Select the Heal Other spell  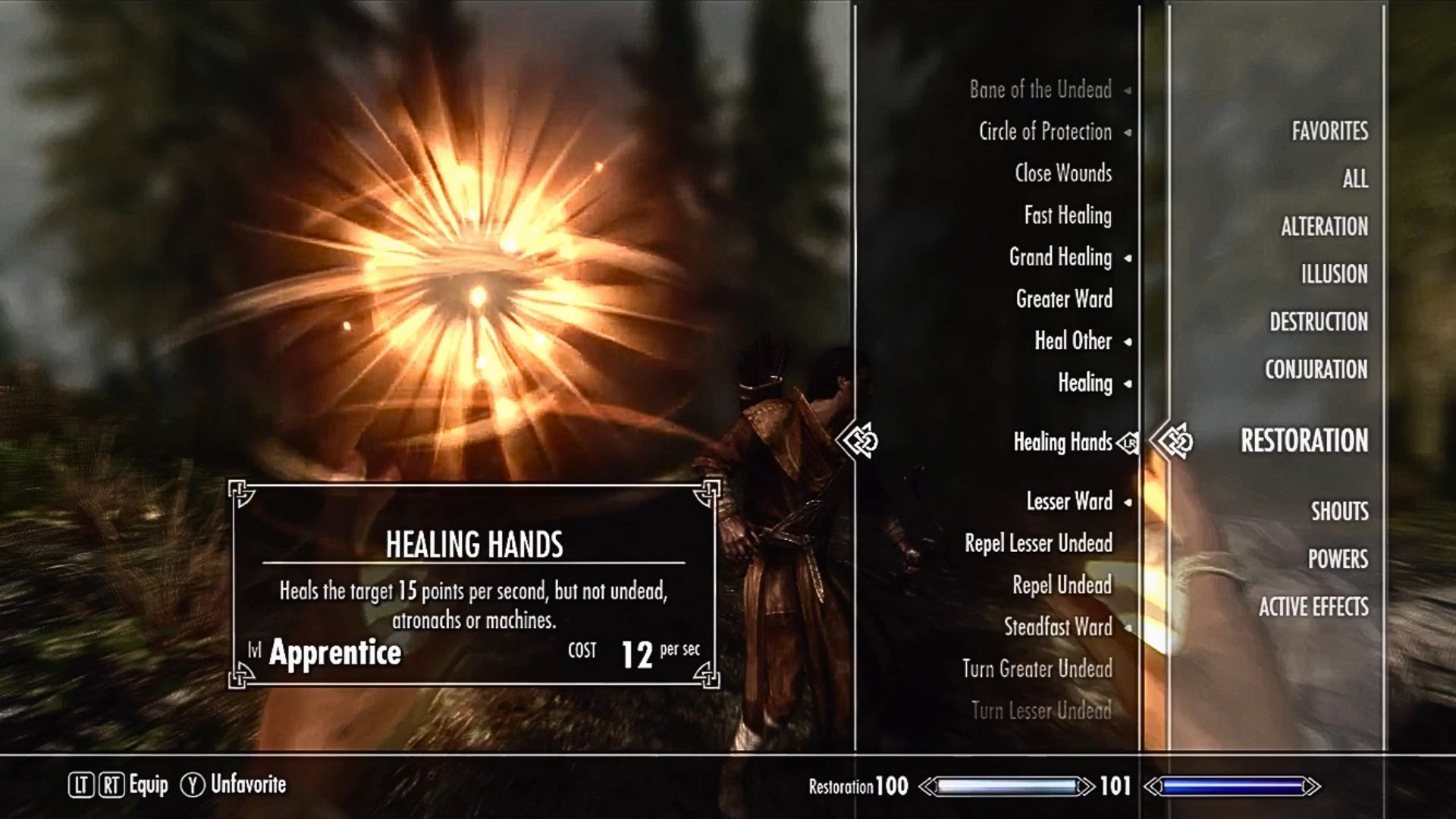[x=1073, y=341]
